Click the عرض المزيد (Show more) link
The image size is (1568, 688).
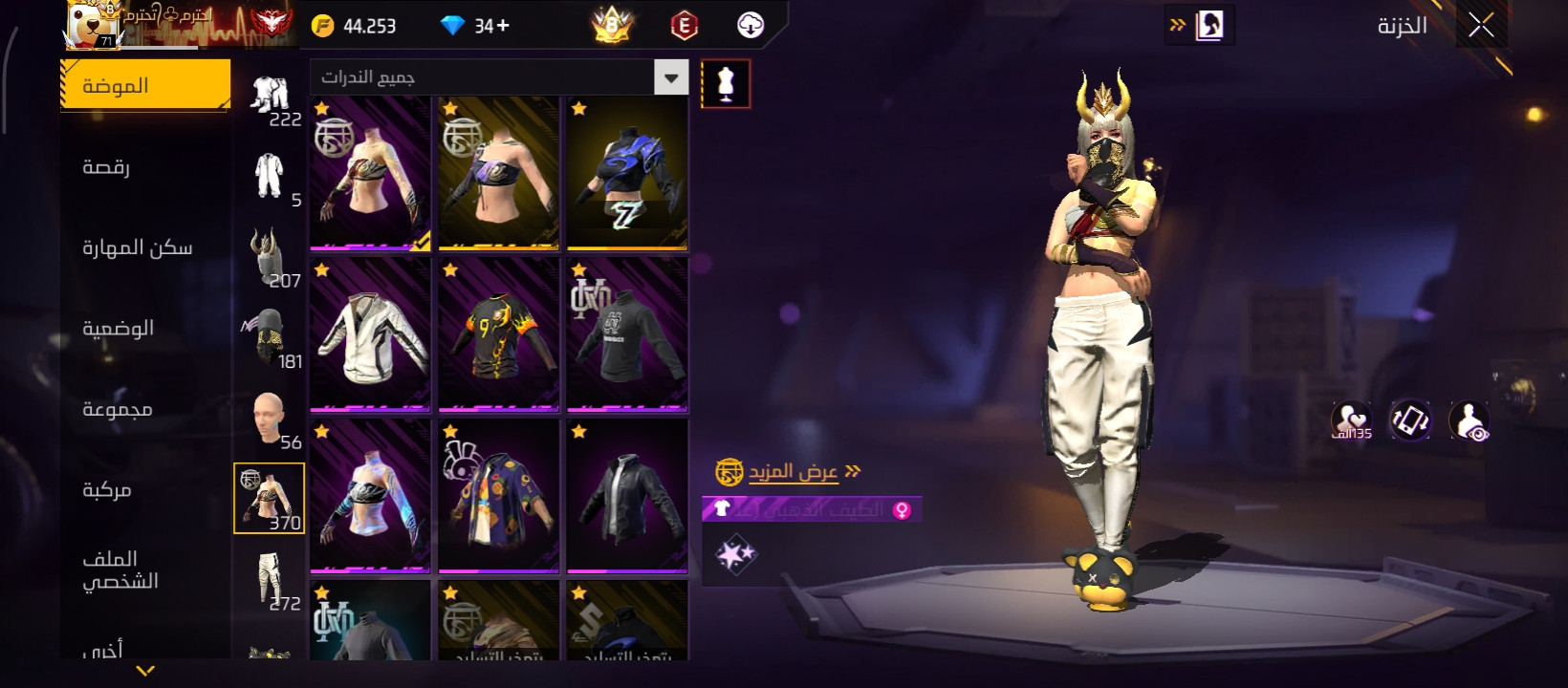pos(792,472)
